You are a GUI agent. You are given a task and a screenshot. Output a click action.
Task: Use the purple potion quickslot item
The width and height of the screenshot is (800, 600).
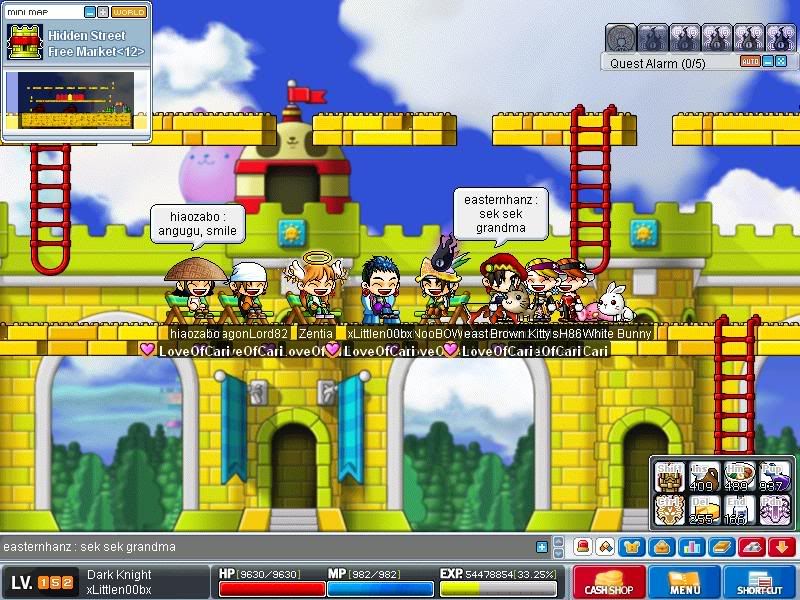[x=776, y=476]
